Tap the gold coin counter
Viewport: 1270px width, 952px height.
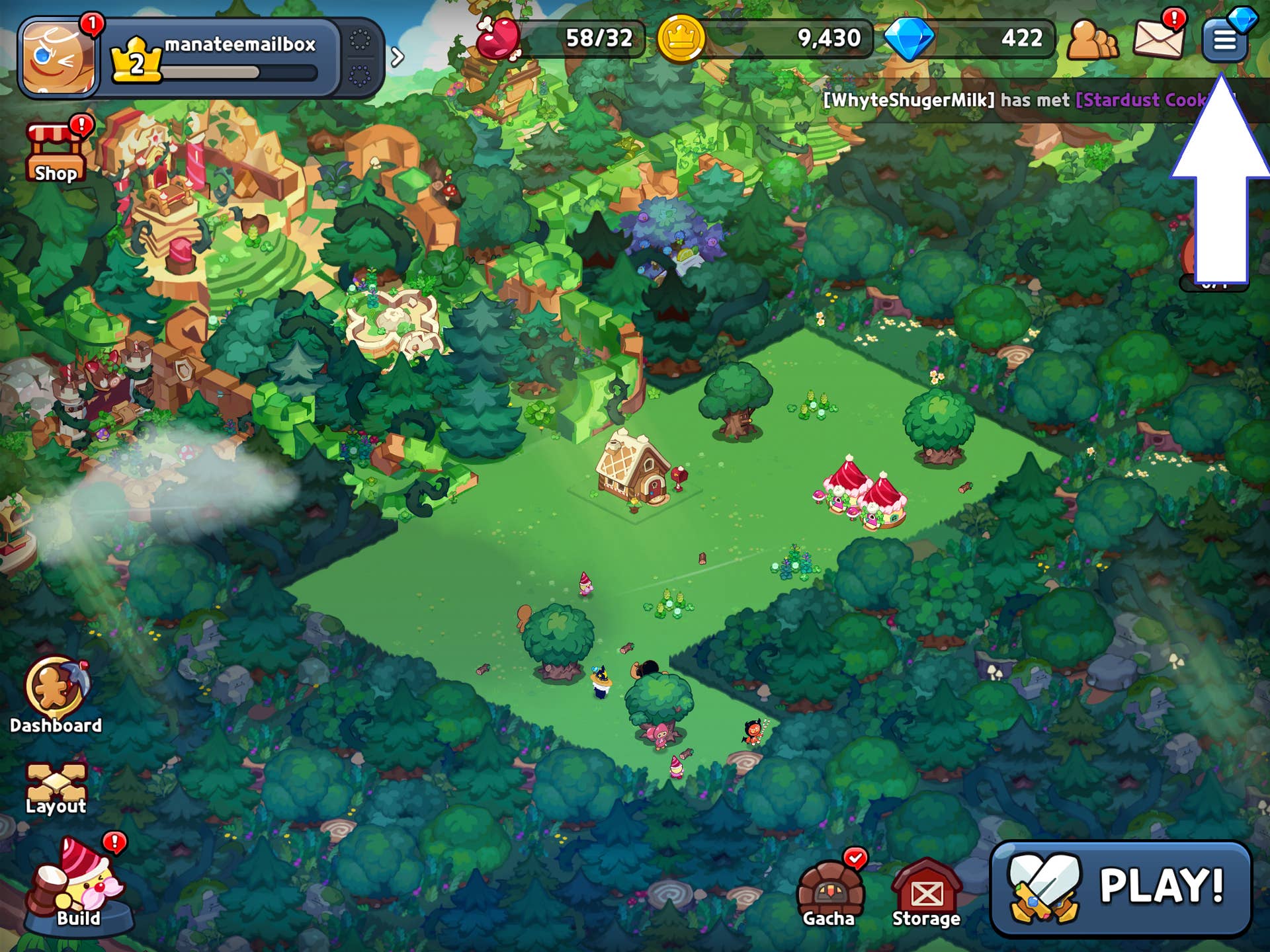[x=764, y=38]
